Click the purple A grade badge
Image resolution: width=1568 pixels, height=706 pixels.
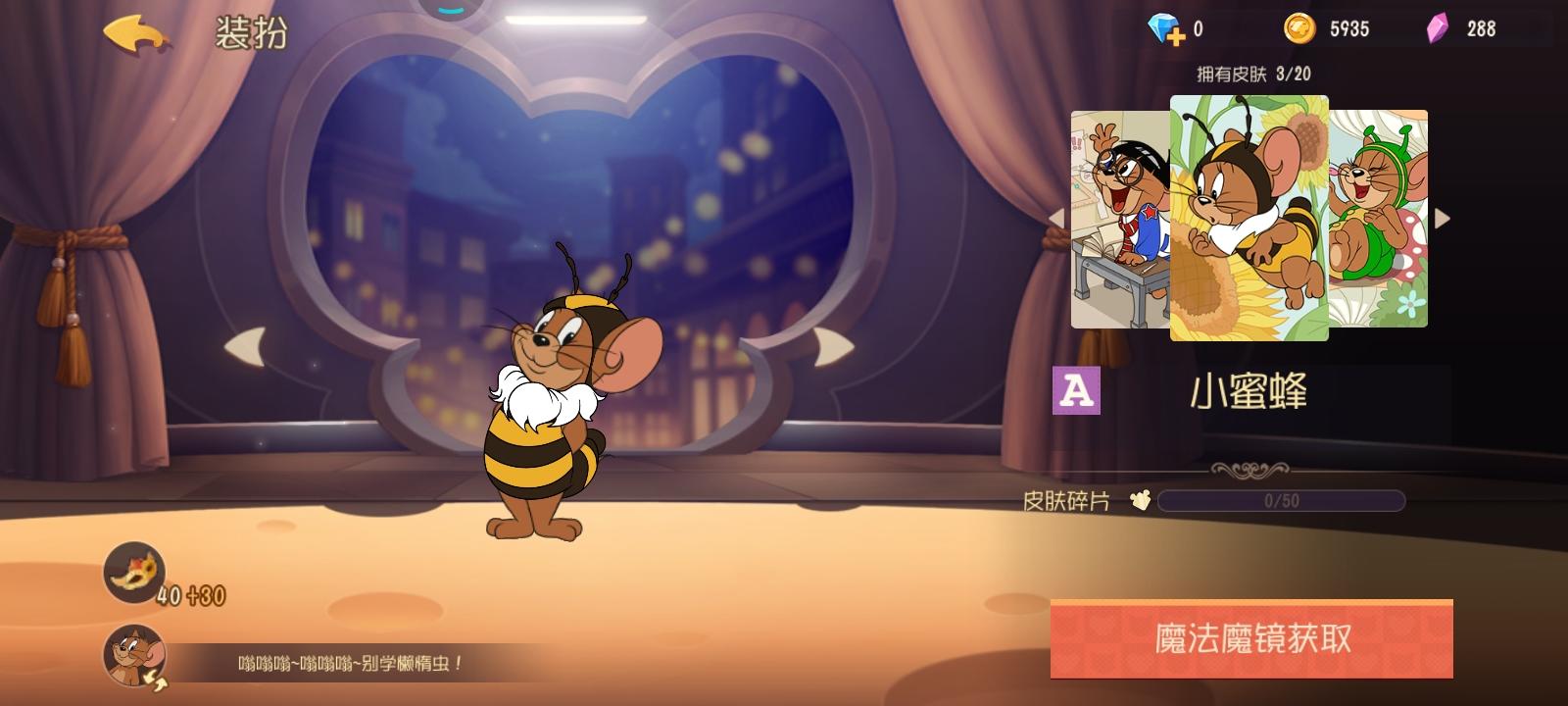point(1076,391)
